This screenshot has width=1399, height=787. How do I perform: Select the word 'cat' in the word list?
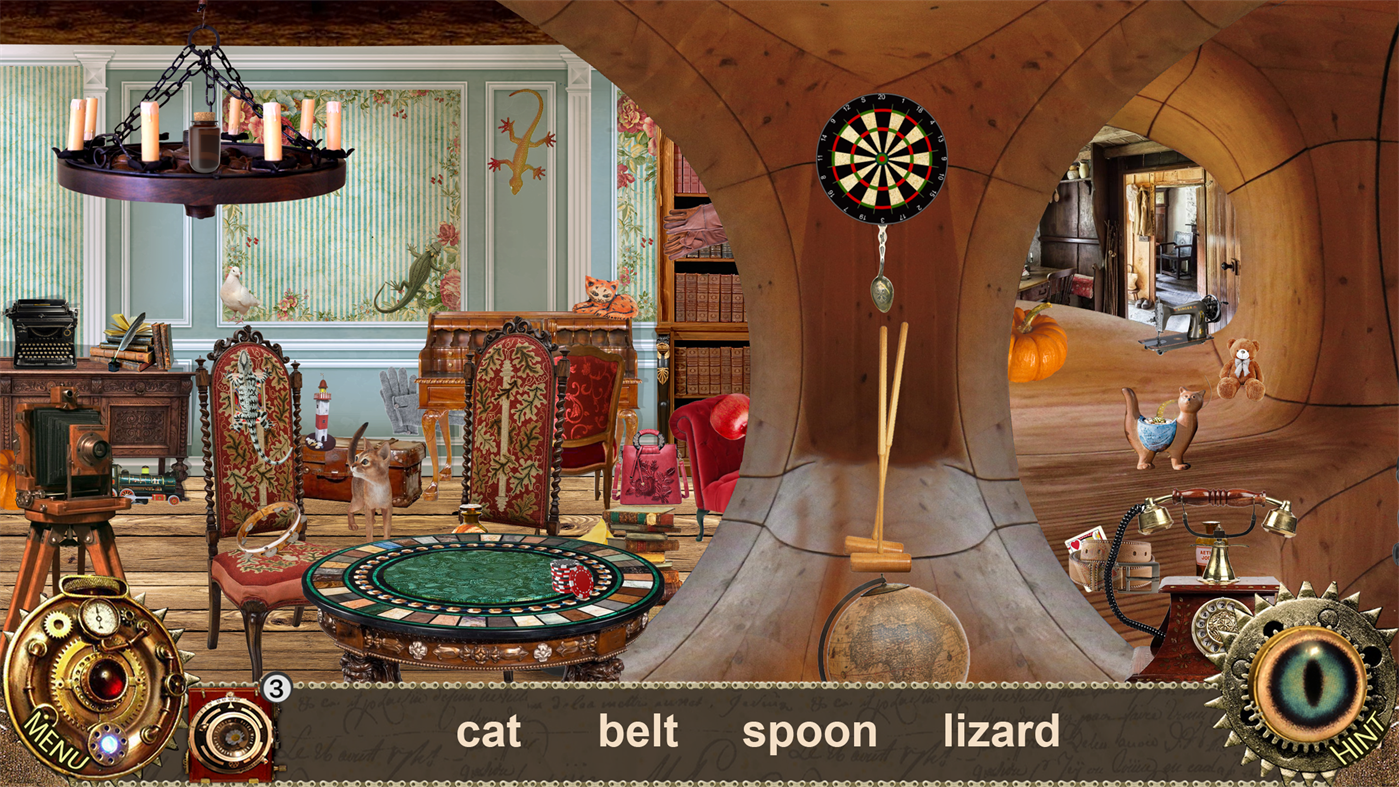pos(488,731)
